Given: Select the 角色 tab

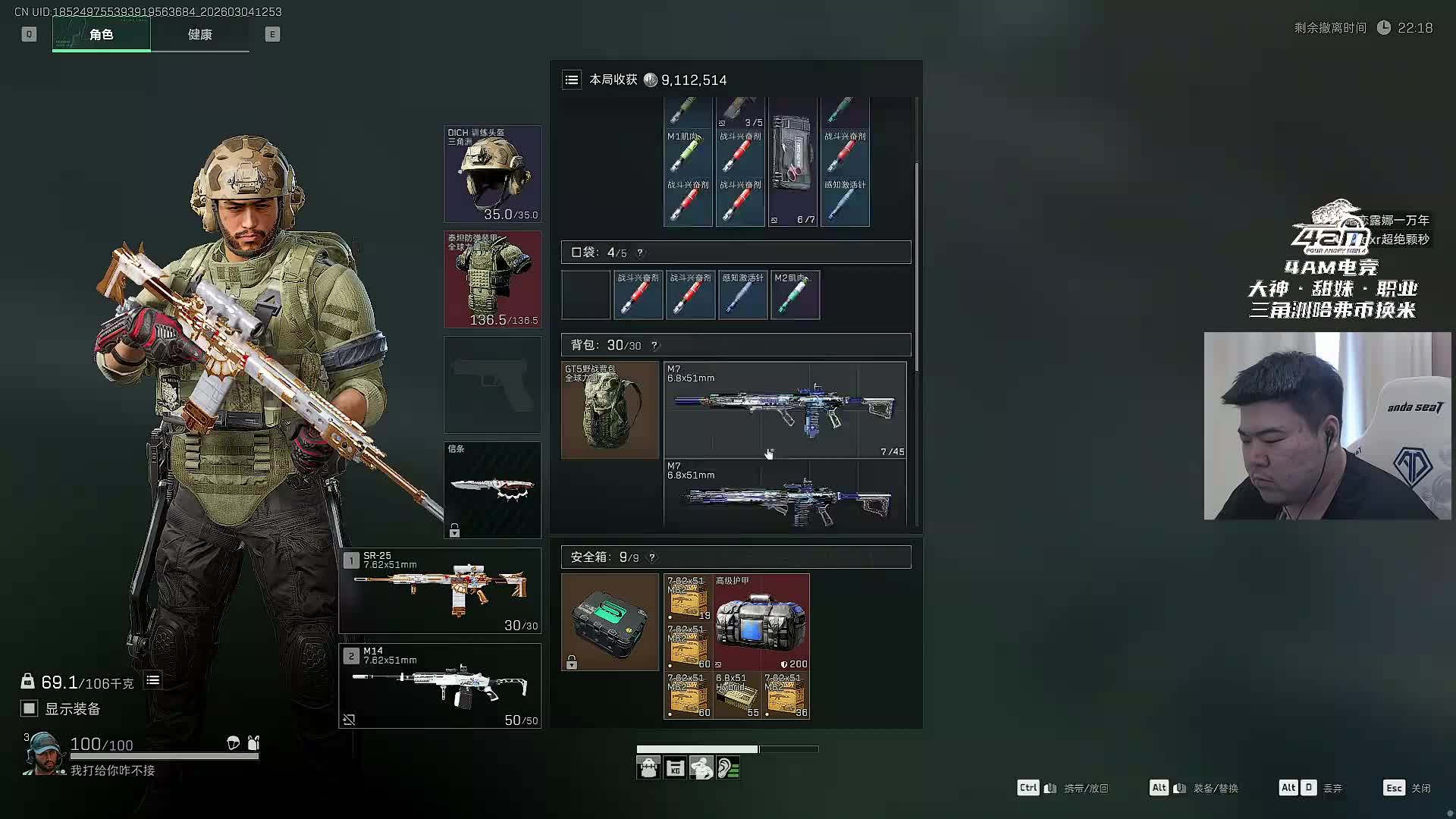Looking at the screenshot, I should (x=101, y=35).
